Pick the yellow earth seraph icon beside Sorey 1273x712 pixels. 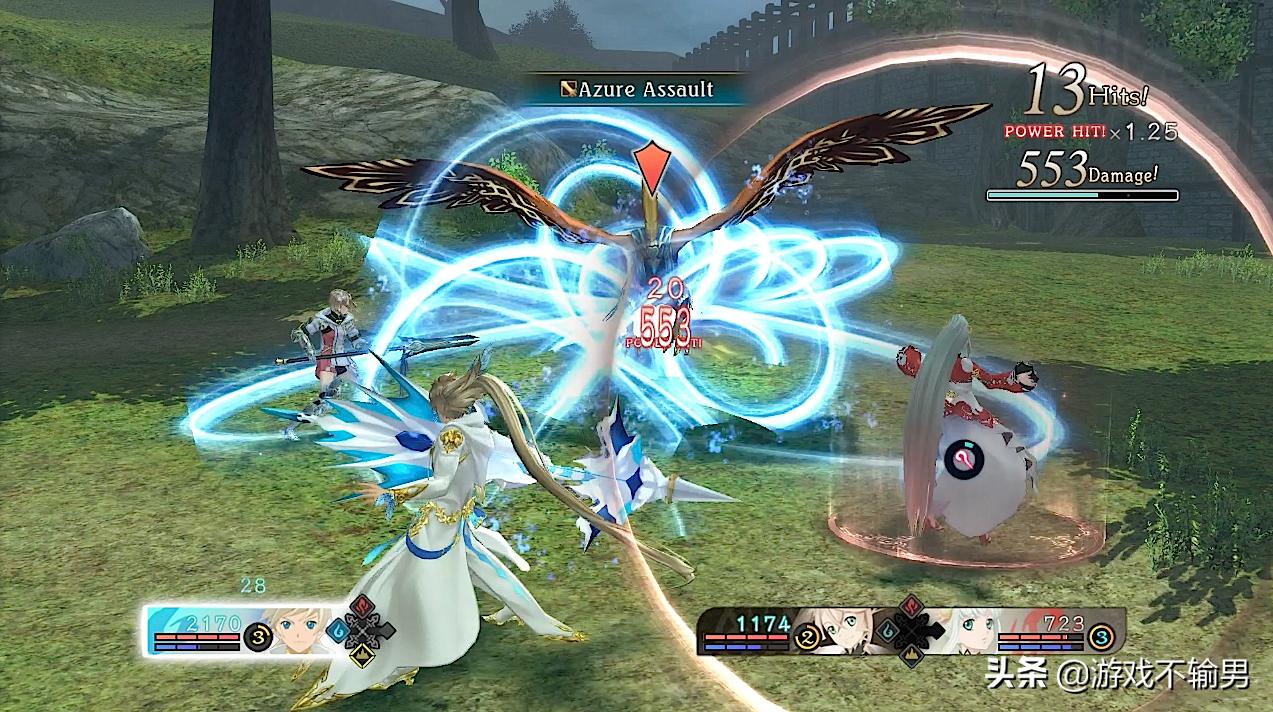[360, 656]
